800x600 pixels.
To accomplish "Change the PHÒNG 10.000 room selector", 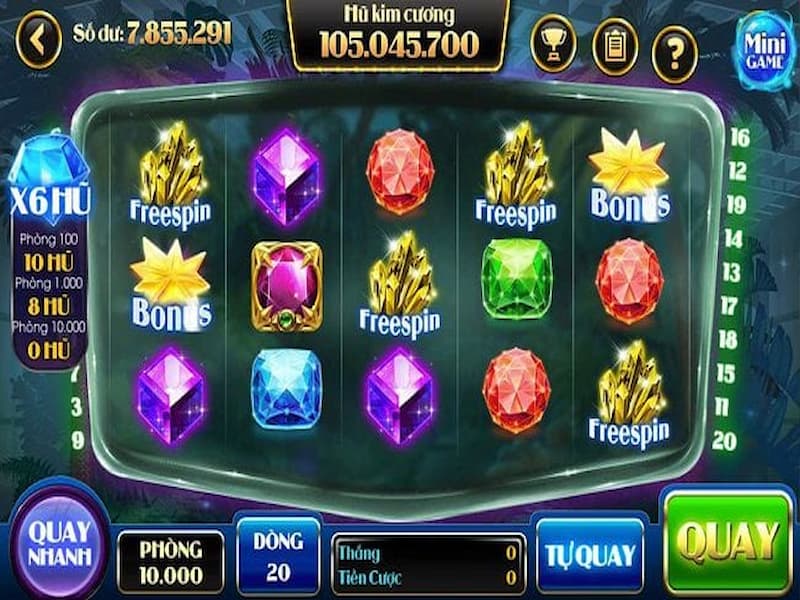I will coord(170,561).
